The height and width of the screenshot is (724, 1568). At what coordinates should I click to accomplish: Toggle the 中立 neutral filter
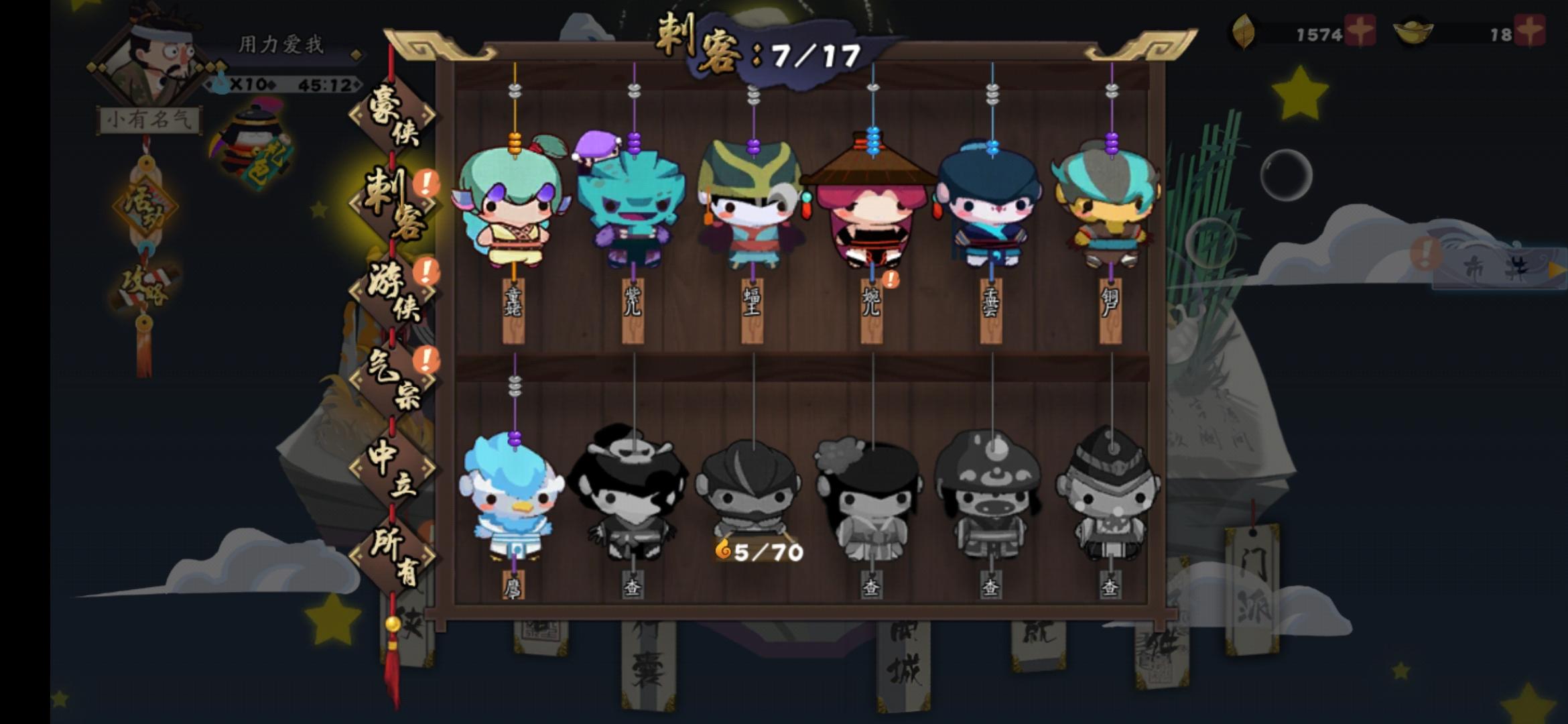pyautogui.click(x=394, y=469)
